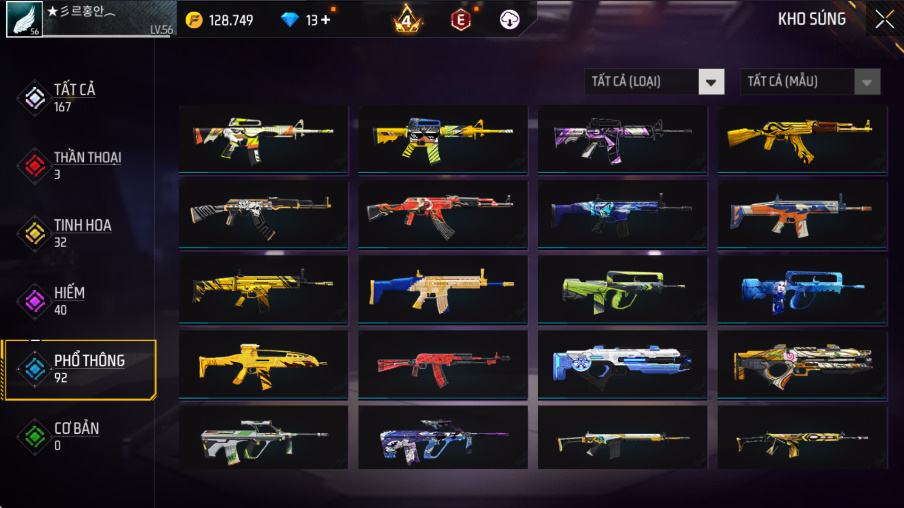Open the player profile avatar

[23, 19]
